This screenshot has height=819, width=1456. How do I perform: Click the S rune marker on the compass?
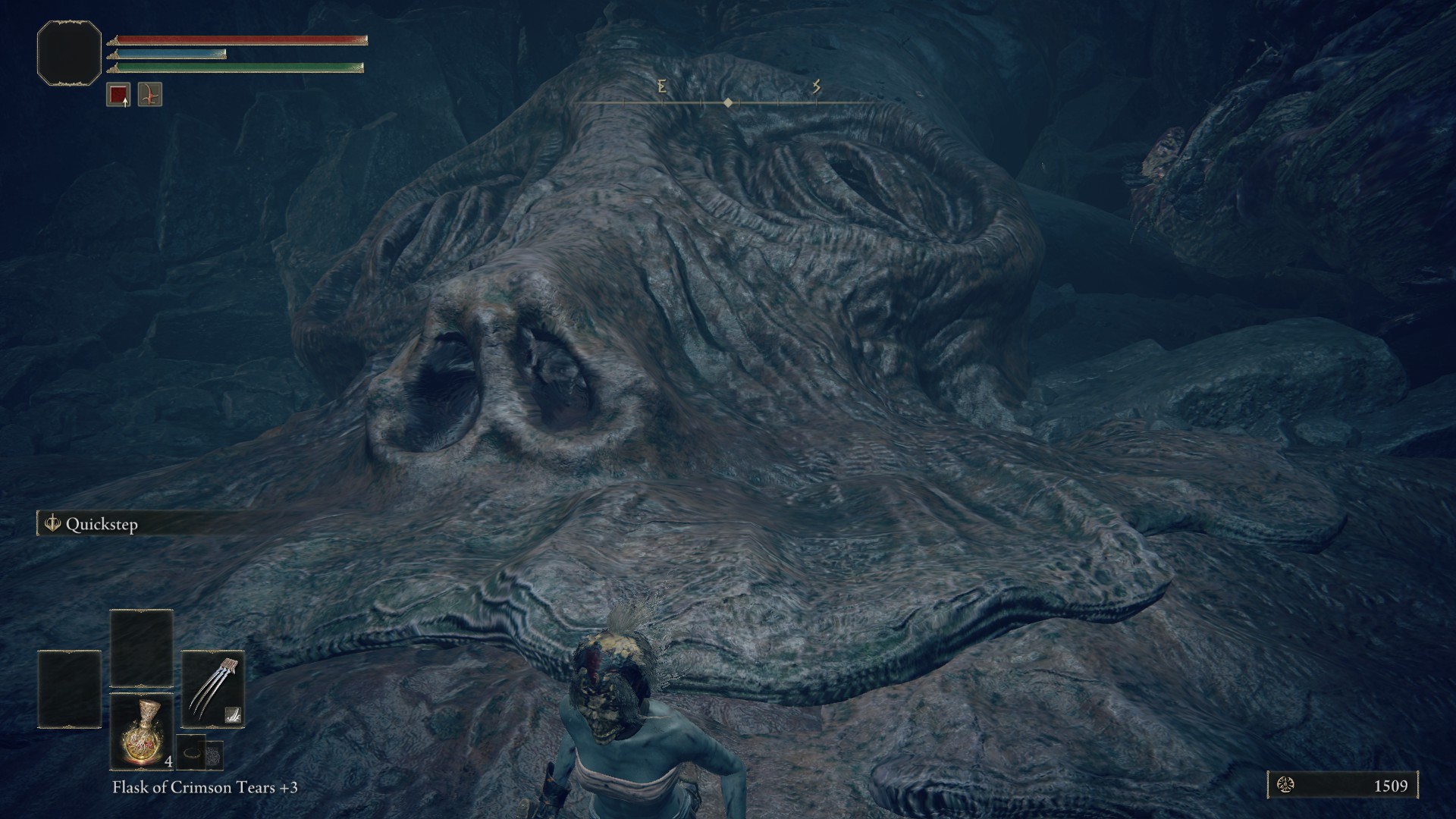click(x=816, y=86)
